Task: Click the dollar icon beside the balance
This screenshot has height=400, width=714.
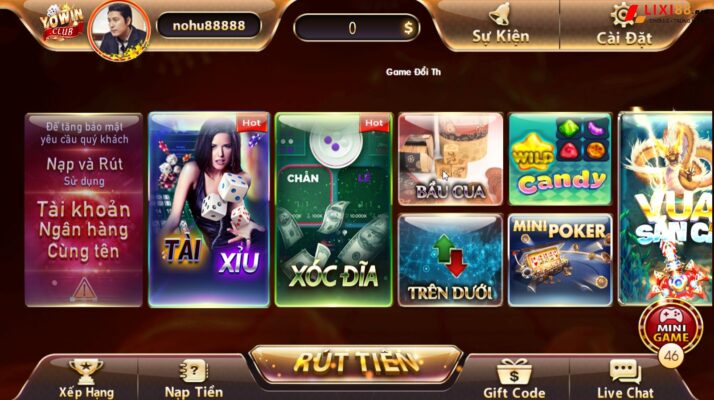Action: click(x=408, y=28)
